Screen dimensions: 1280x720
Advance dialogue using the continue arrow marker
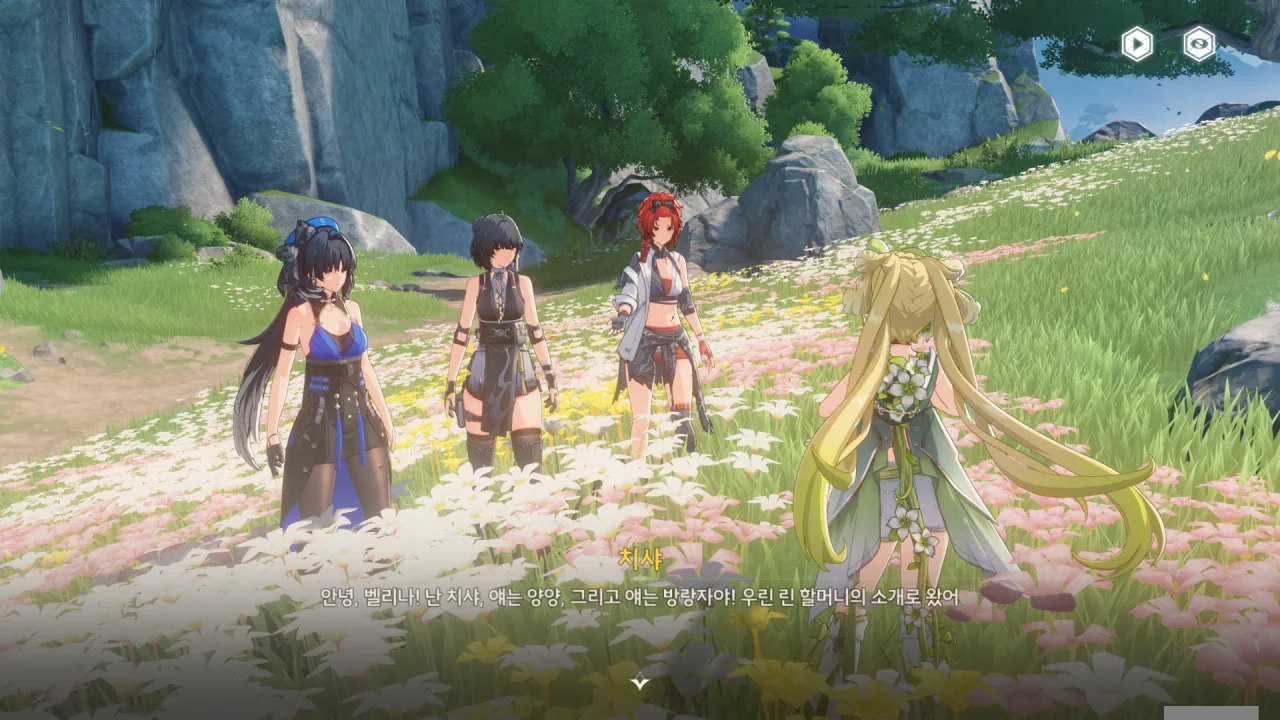(x=640, y=682)
